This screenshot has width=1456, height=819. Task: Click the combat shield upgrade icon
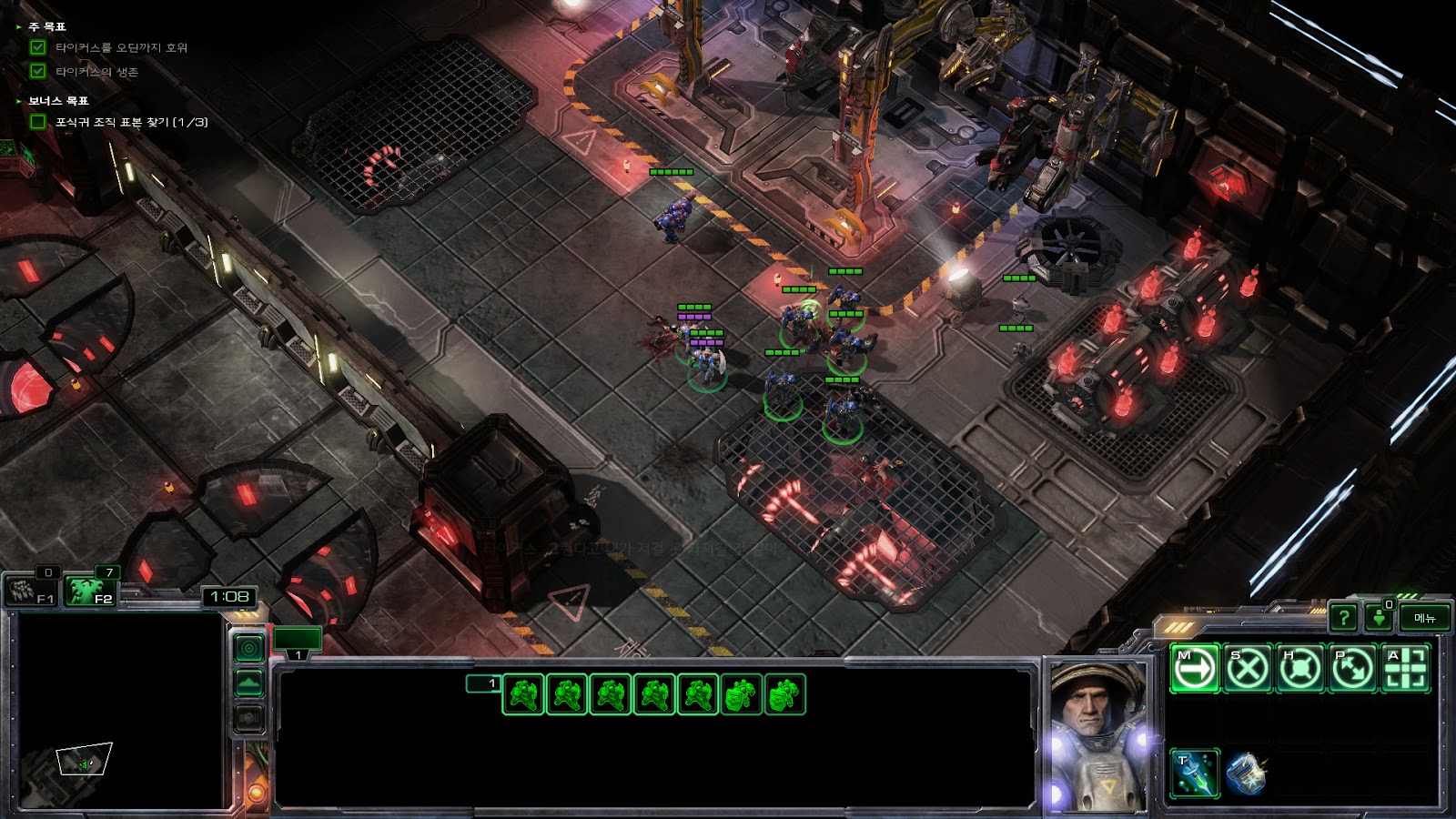coord(1246,773)
